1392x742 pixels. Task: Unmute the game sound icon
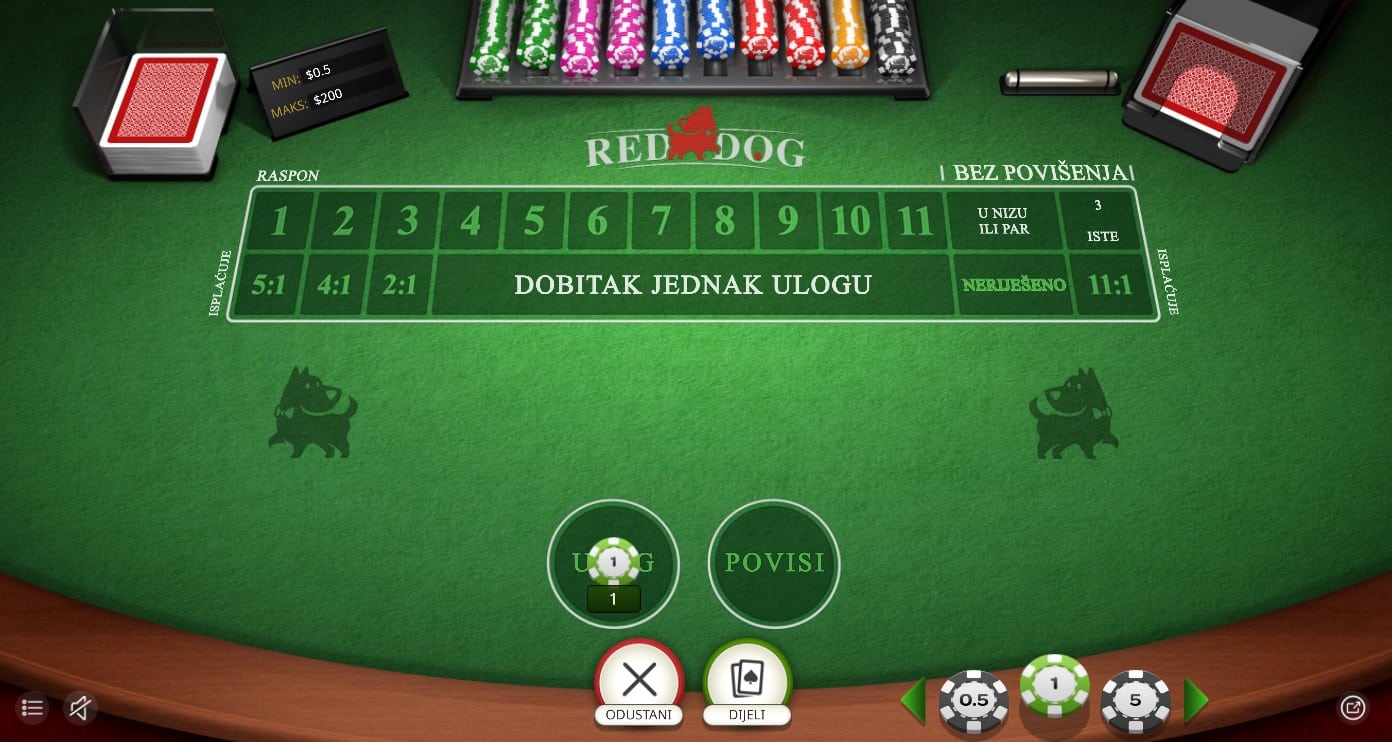point(79,708)
